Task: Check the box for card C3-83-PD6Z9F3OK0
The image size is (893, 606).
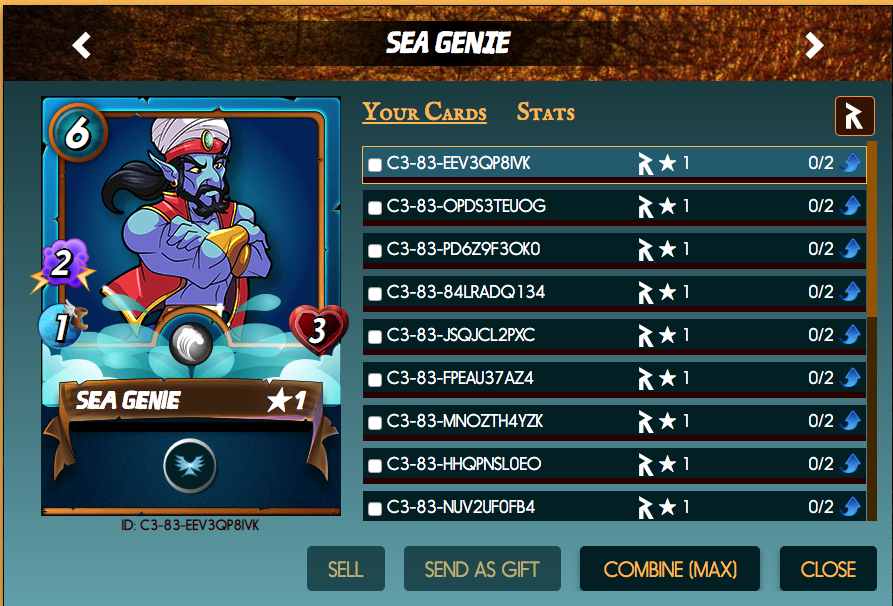Action: coord(375,251)
